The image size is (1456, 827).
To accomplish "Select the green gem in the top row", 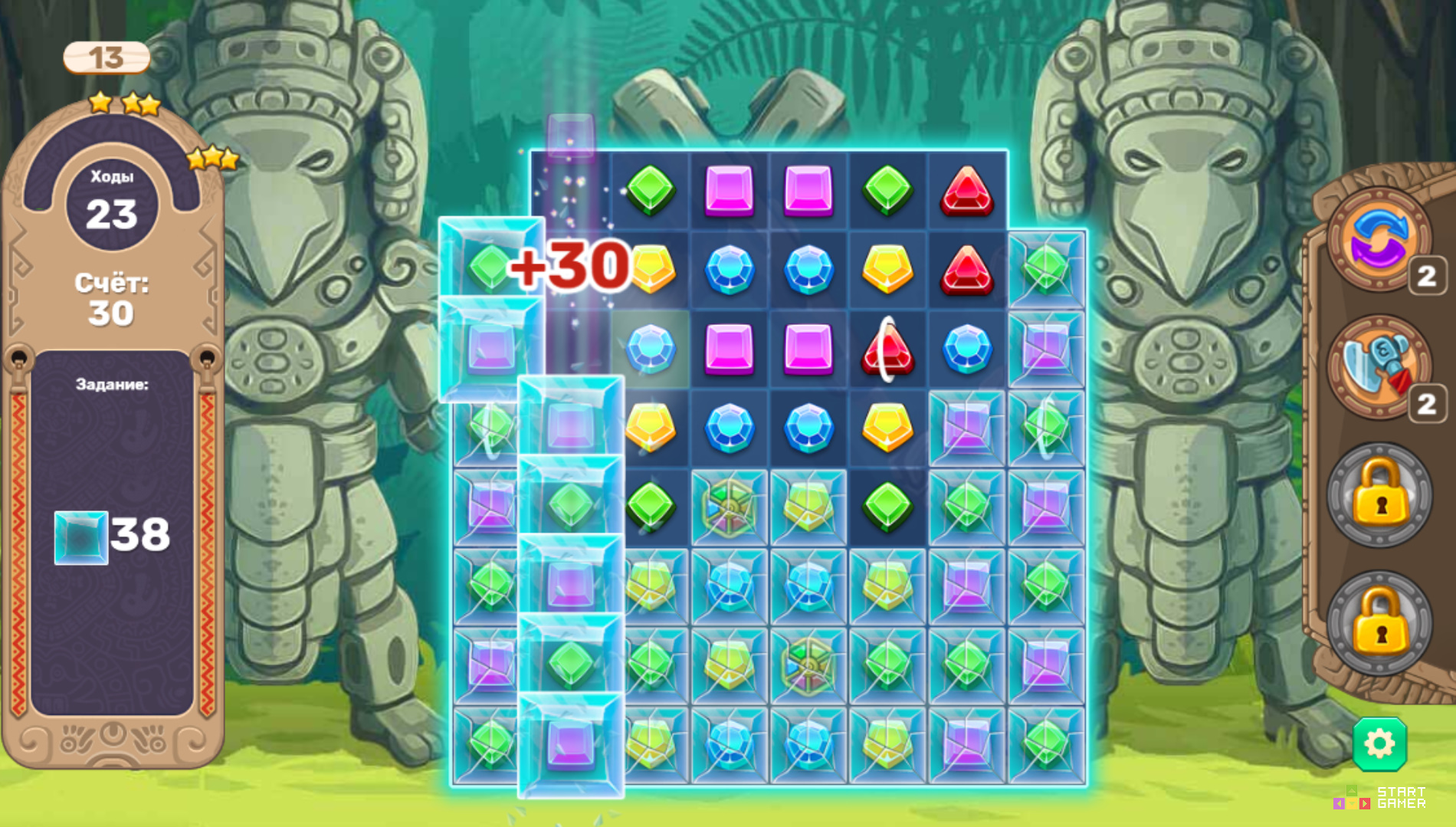I will [651, 189].
